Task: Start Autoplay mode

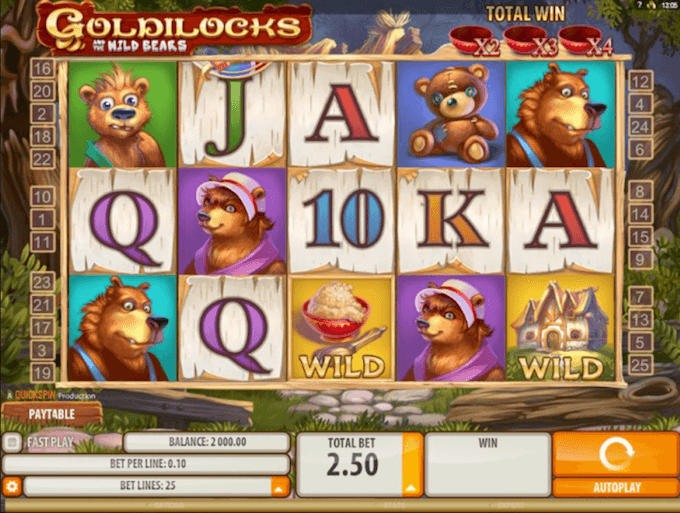Action: point(614,488)
